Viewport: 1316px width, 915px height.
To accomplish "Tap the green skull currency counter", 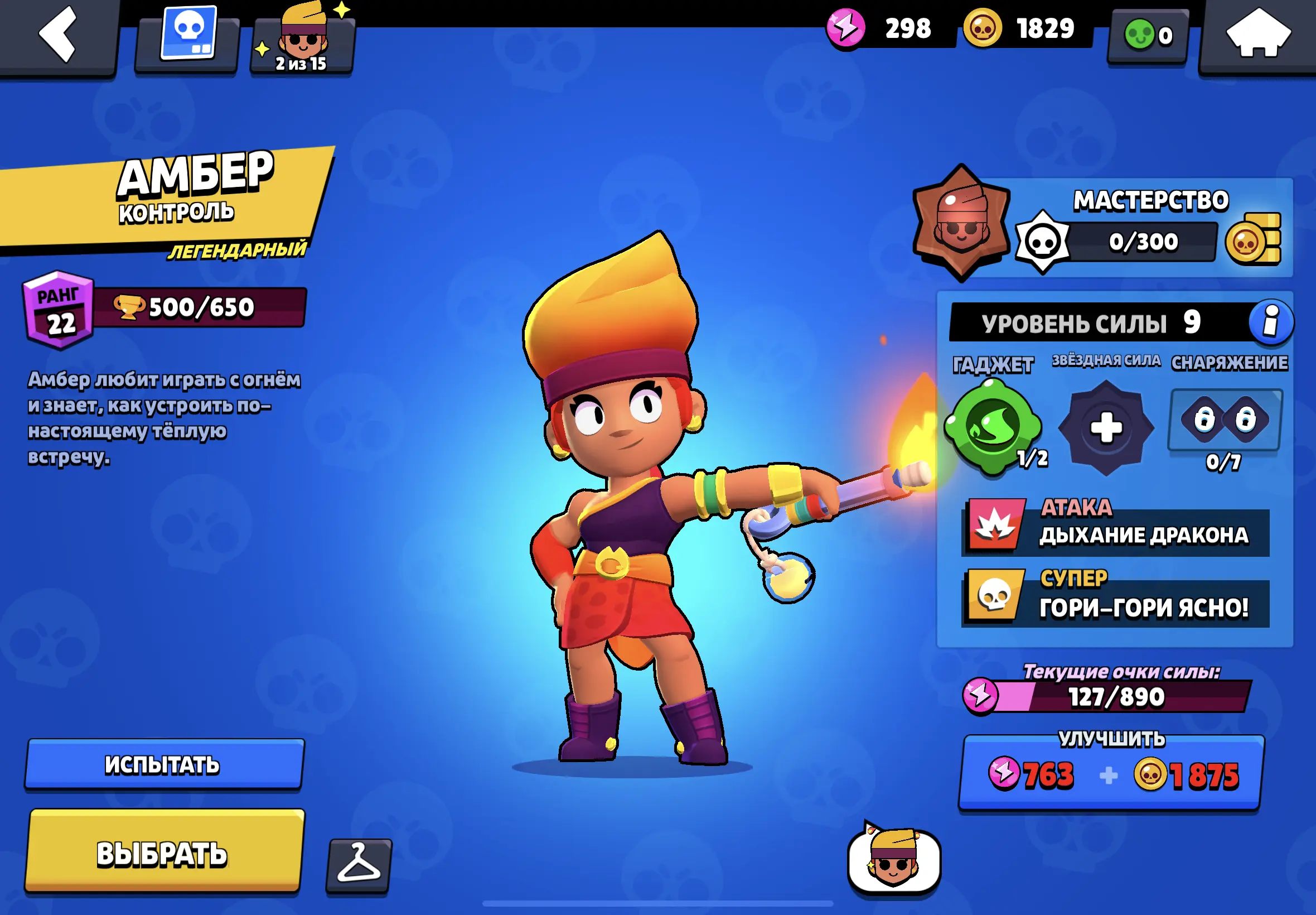I will tap(1148, 36).
